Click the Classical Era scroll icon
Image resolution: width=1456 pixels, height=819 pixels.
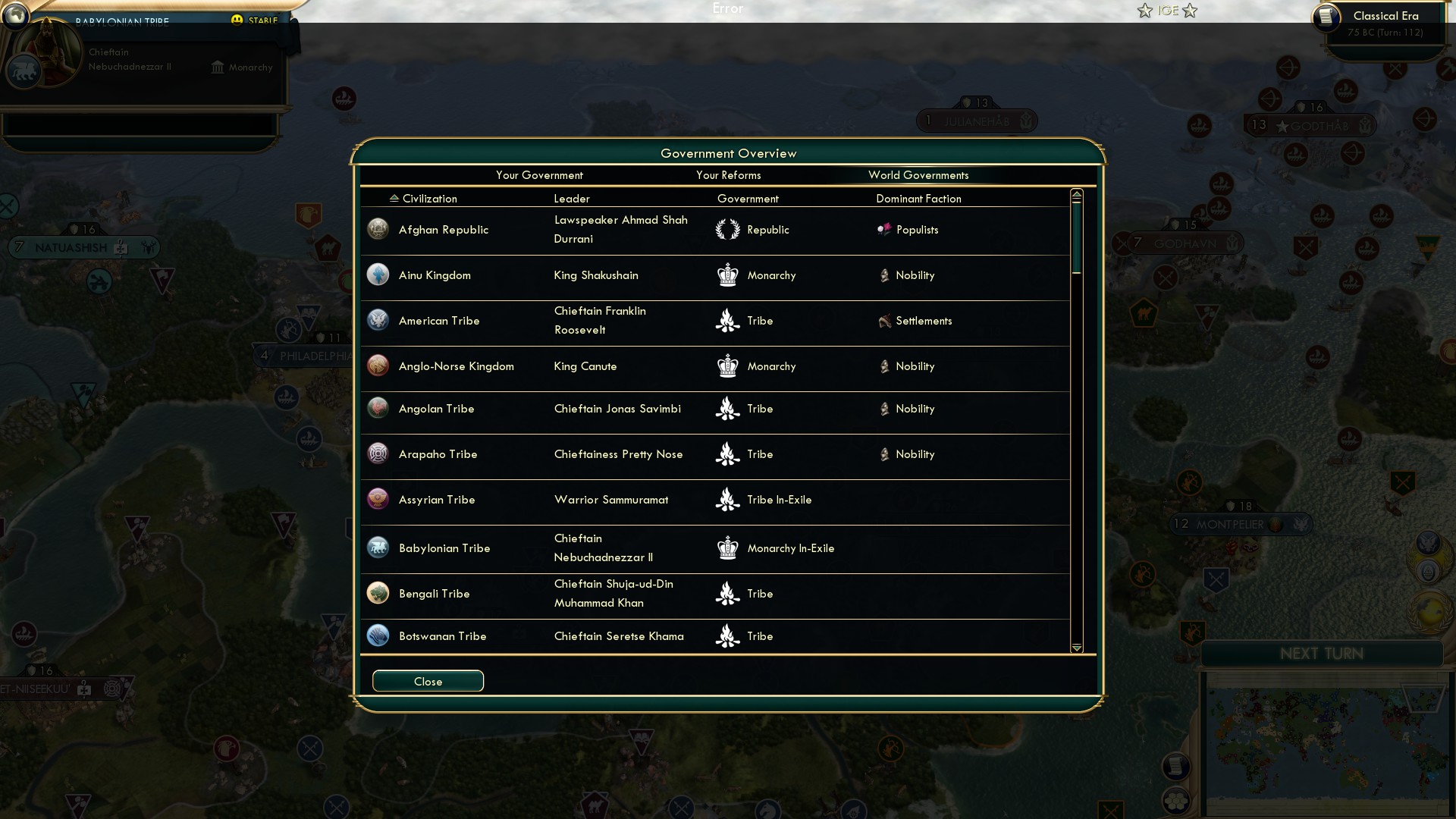(1328, 18)
